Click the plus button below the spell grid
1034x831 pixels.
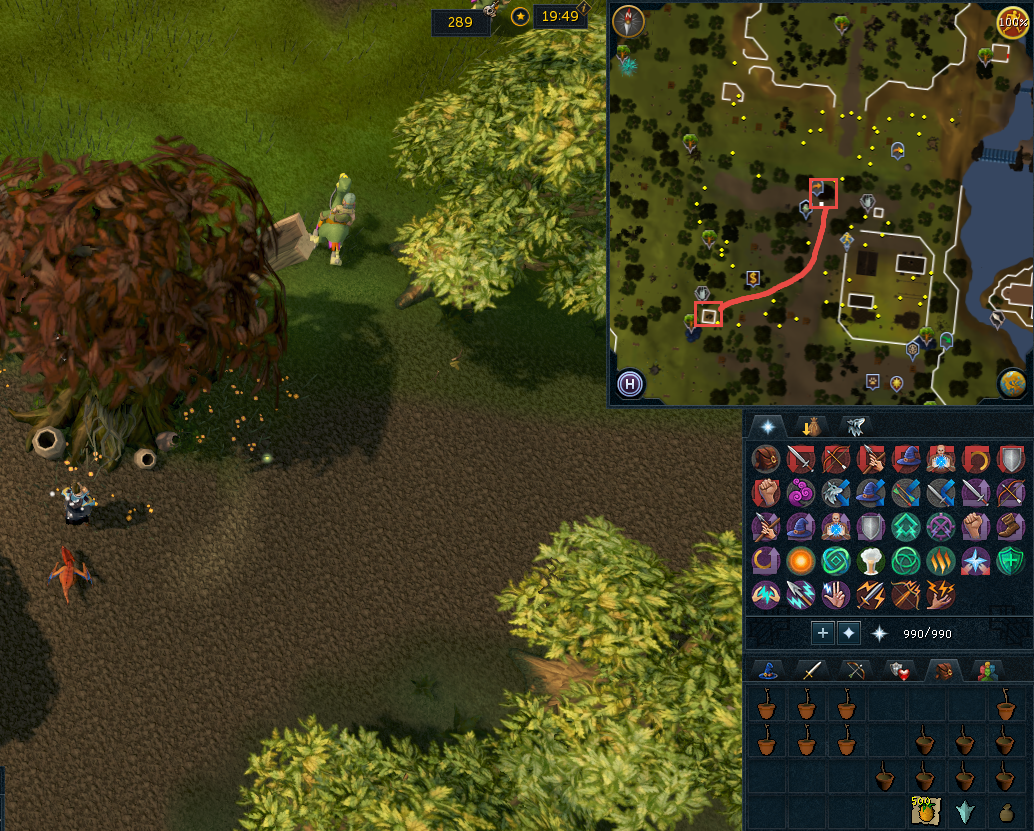coord(822,633)
